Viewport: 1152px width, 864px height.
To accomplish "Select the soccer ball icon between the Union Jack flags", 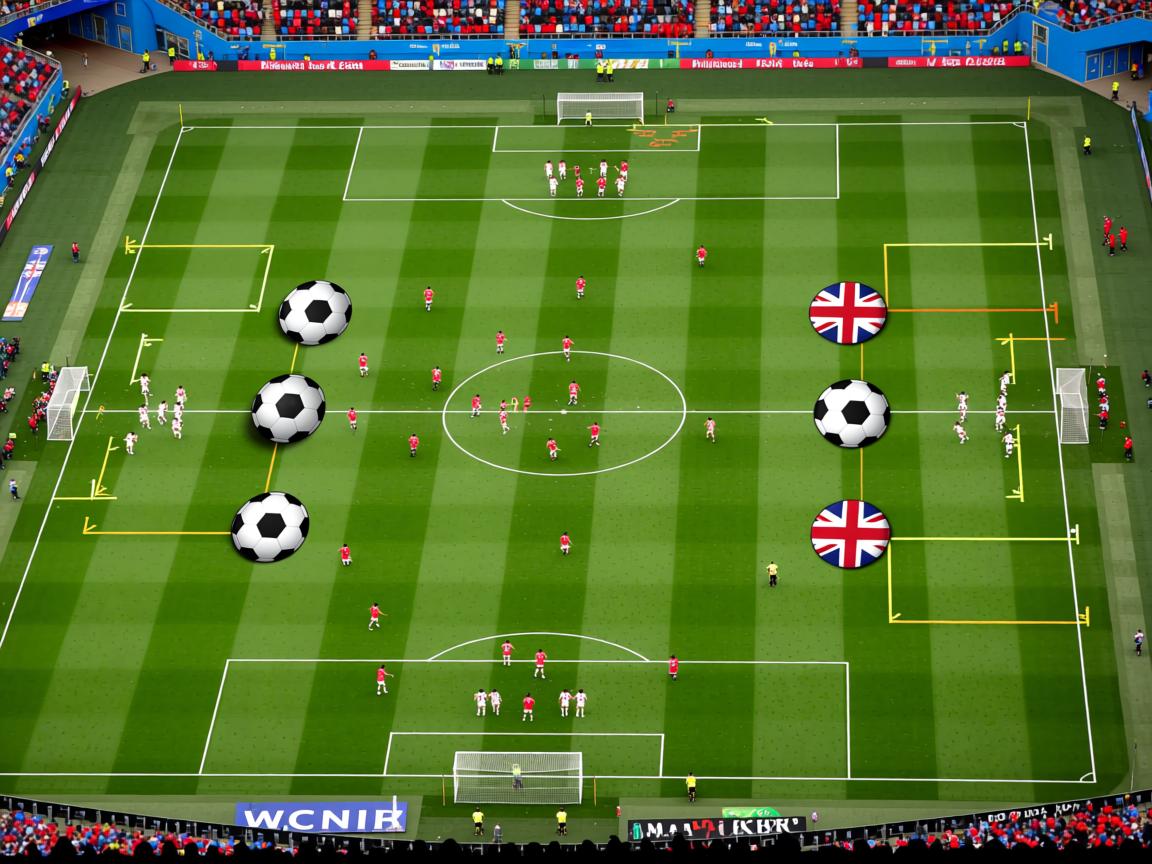I will coord(851,413).
